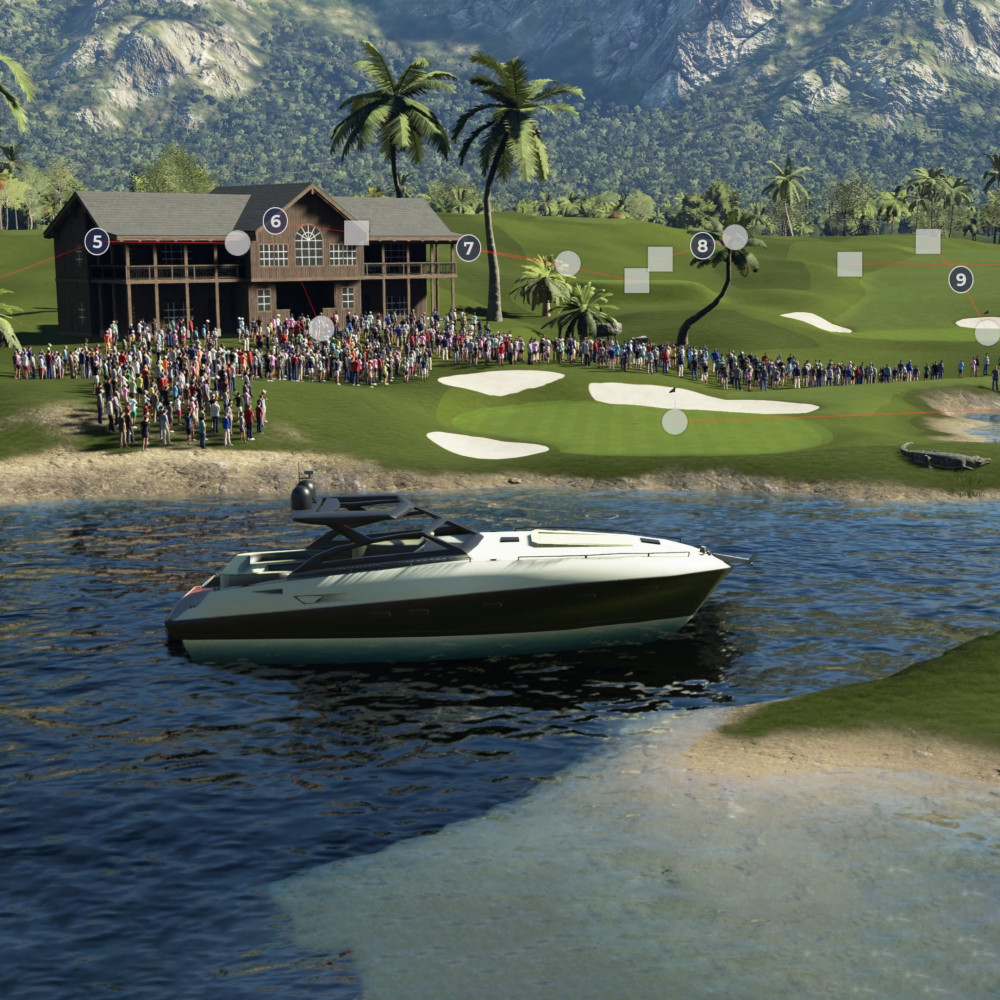Select the hole 6 marker
This screenshot has width=1000, height=1000.
[x=275, y=221]
